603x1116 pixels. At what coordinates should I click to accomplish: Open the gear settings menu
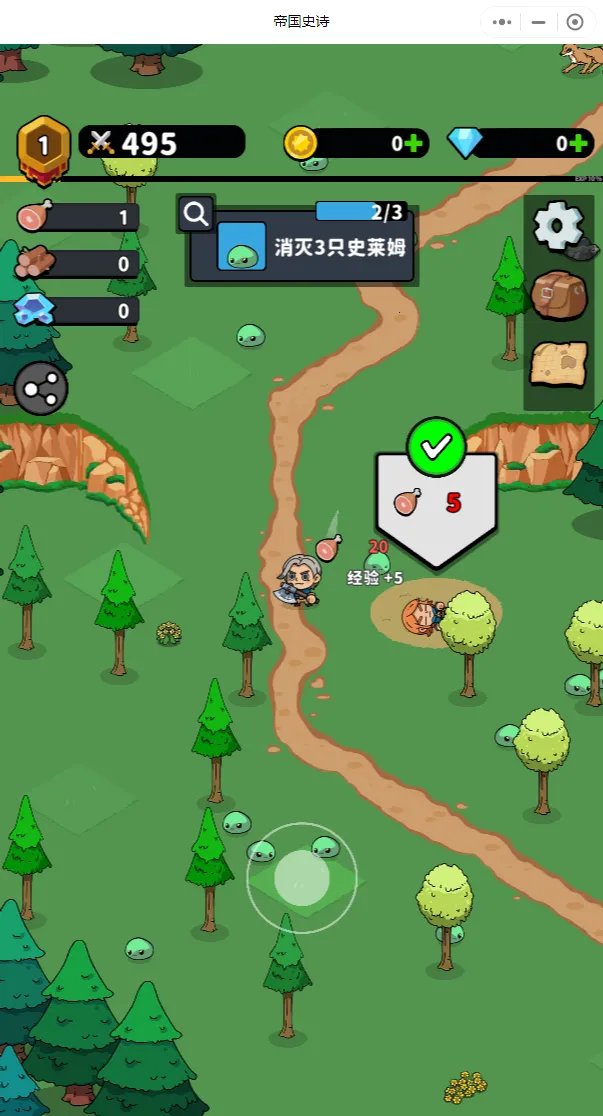[558, 226]
